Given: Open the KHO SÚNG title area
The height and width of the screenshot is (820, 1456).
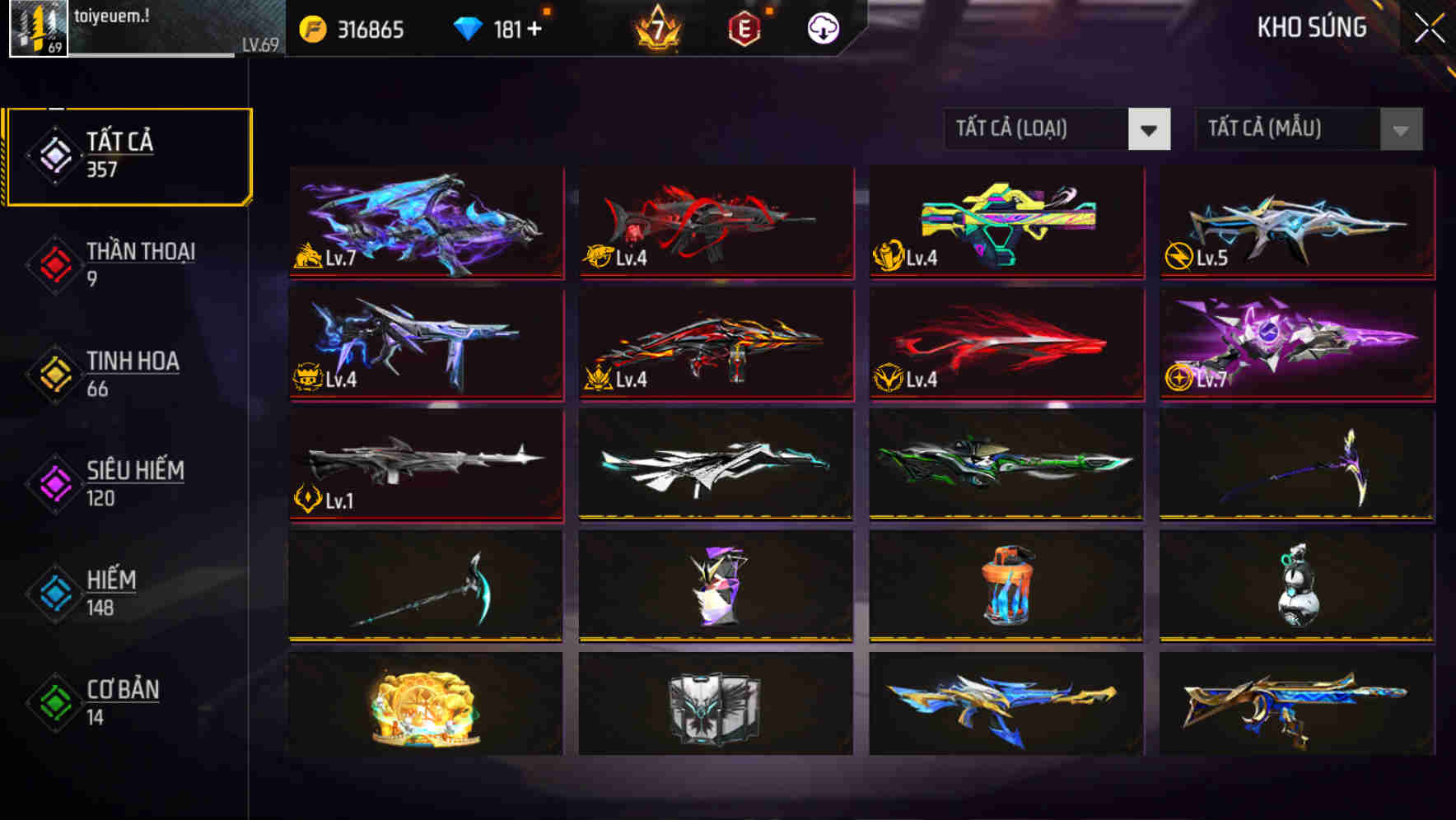Looking at the screenshot, I should [x=1310, y=27].
